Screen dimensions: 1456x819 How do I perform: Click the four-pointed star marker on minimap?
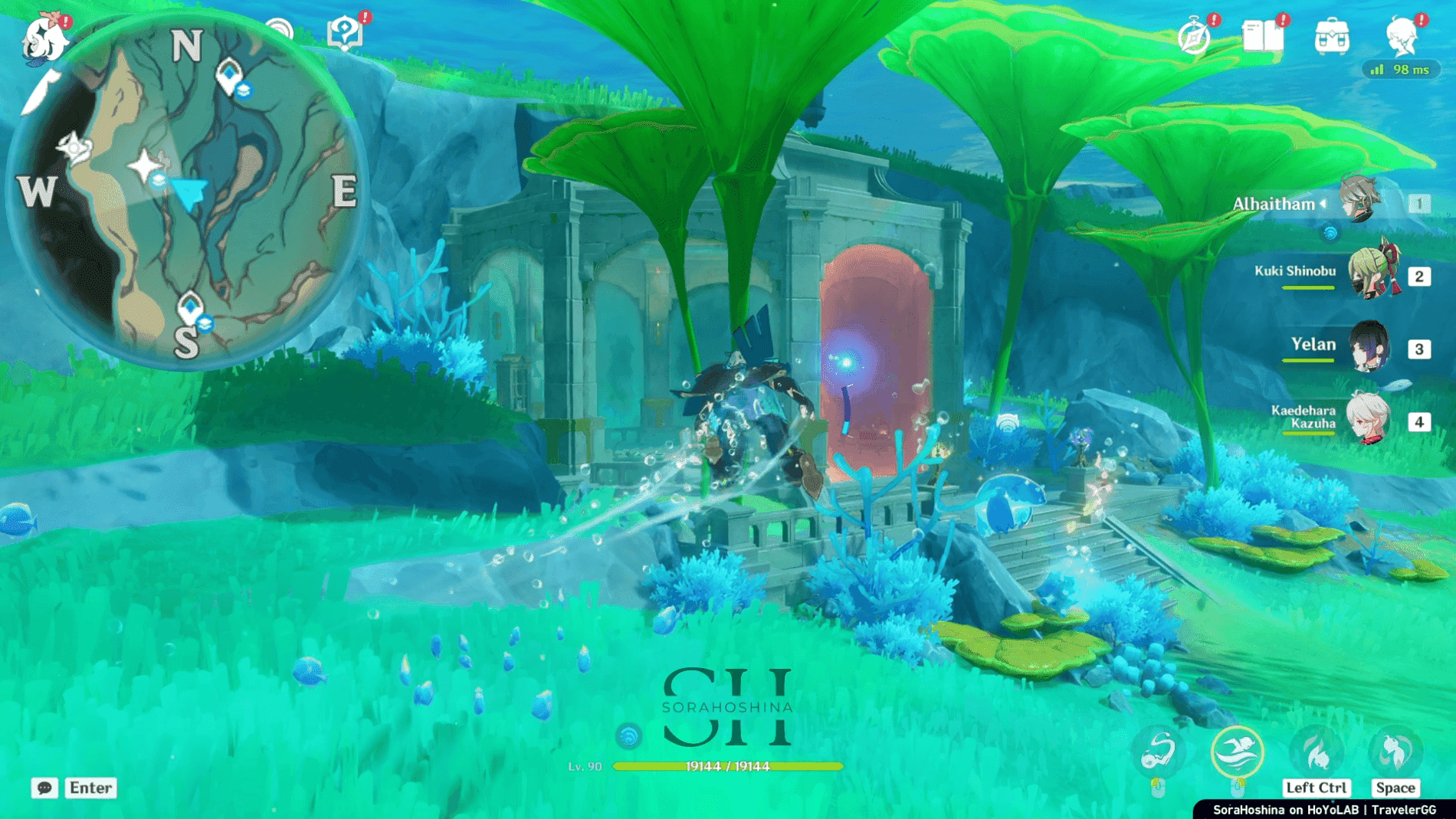pos(144,165)
